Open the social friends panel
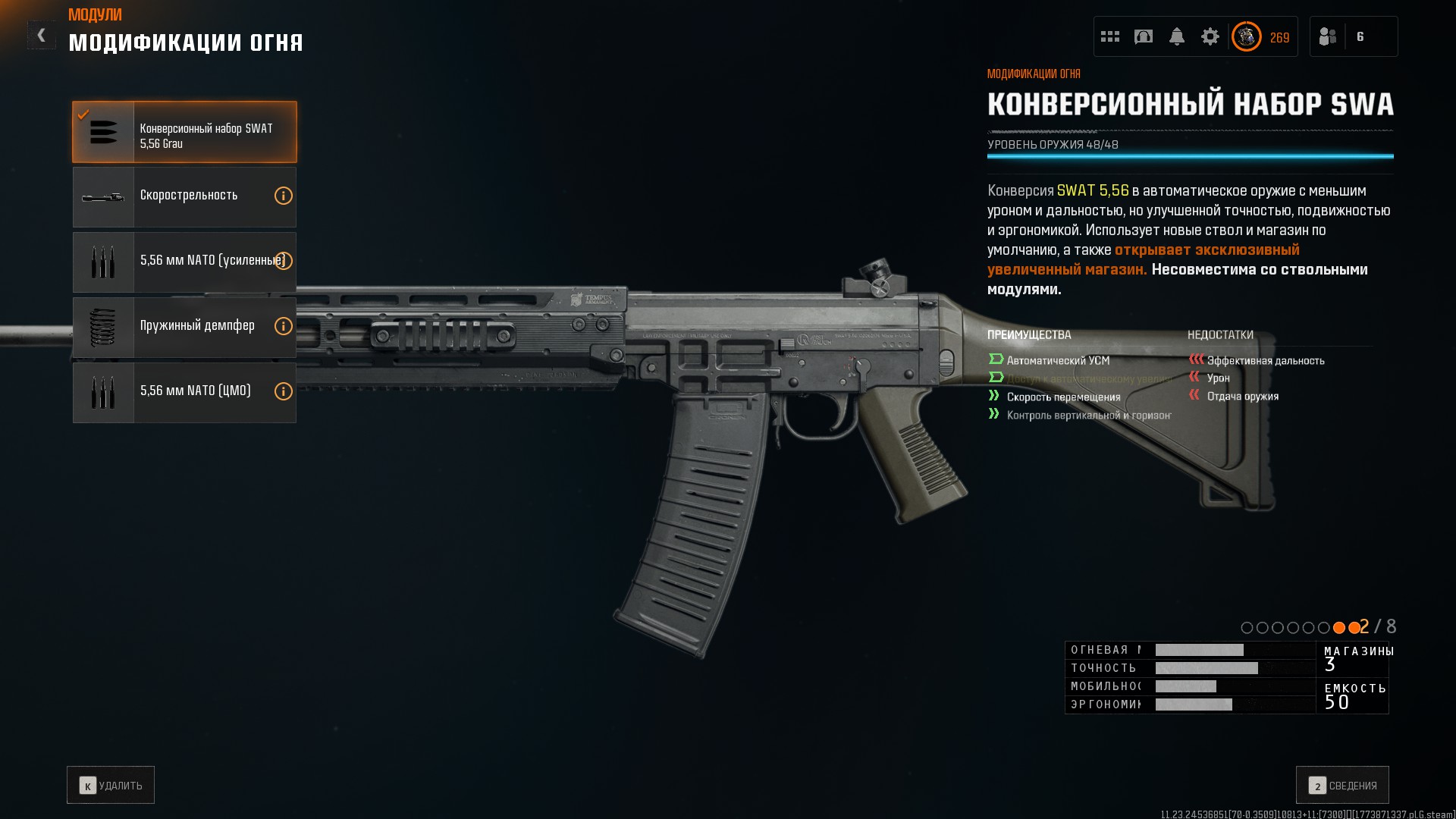The width and height of the screenshot is (1456, 819). [x=1328, y=36]
